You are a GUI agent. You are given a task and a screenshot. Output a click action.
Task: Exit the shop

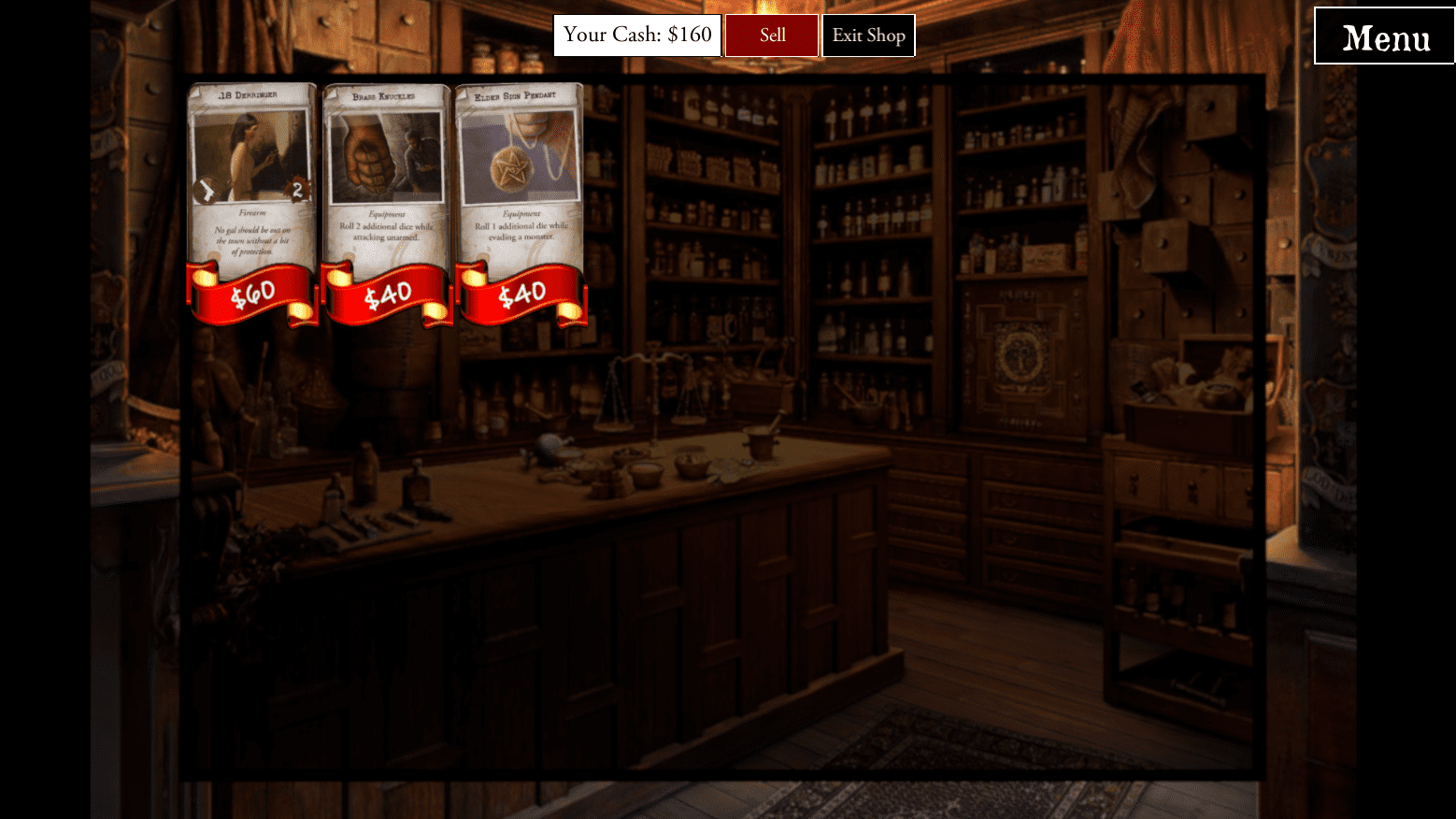(868, 36)
